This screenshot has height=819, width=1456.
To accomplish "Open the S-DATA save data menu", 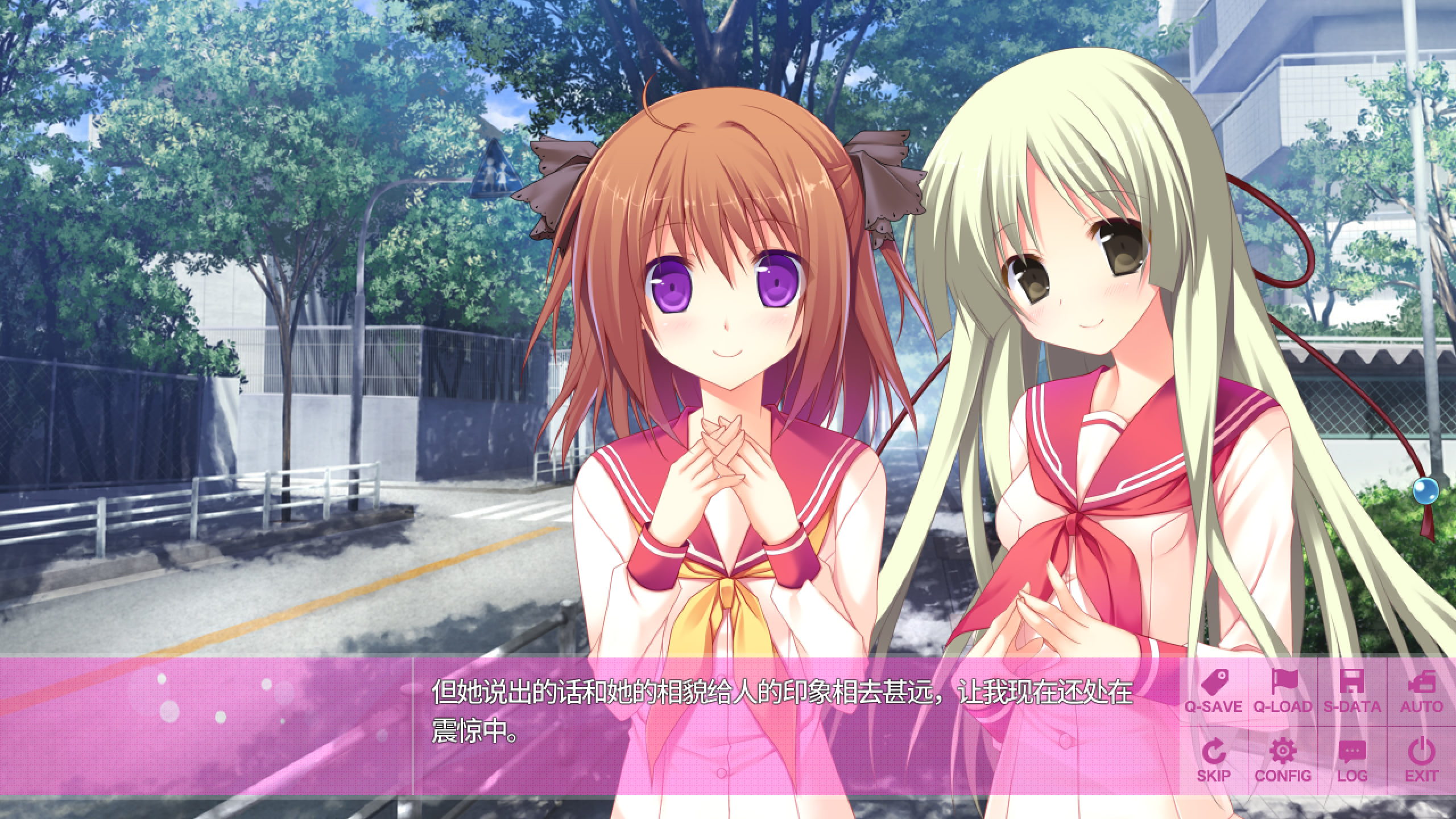I will (x=1352, y=692).
